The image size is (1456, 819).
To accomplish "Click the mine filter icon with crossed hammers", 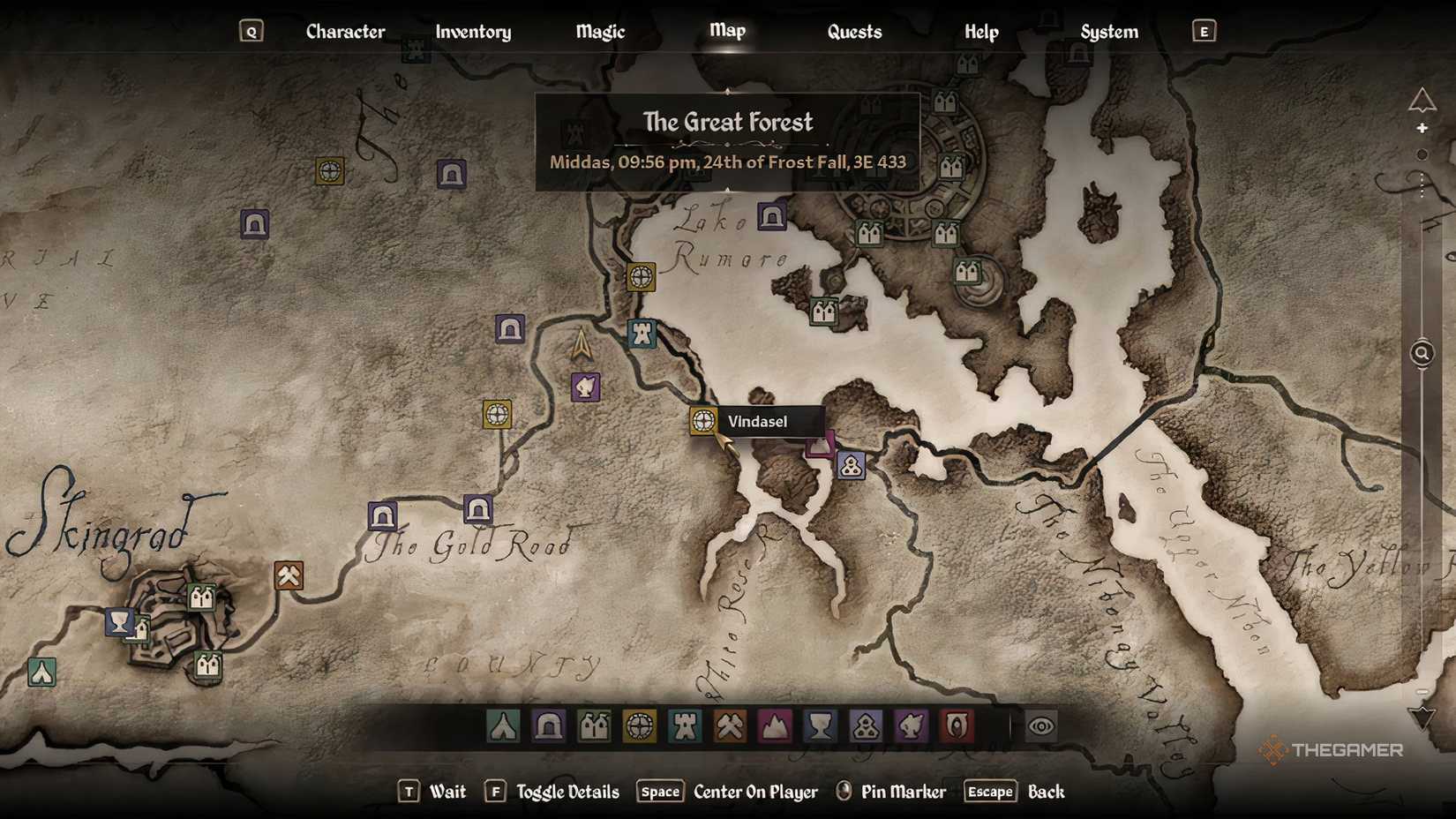I will click(729, 726).
